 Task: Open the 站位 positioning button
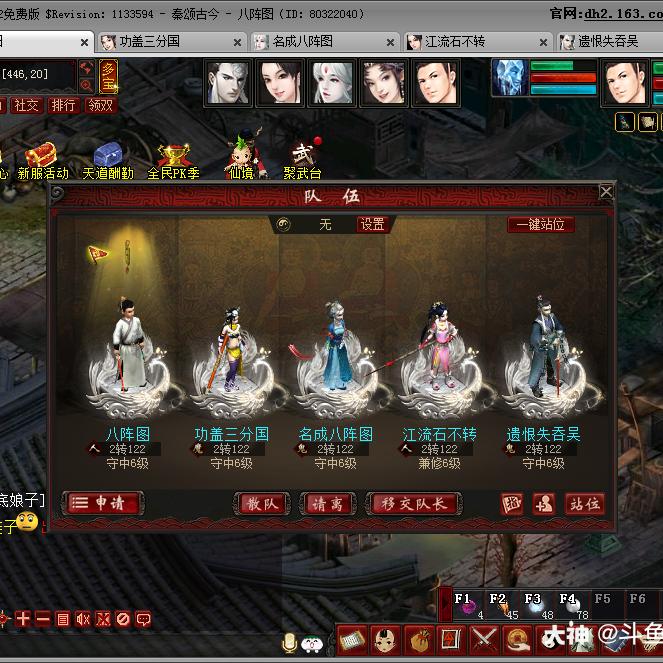coord(584,504)
